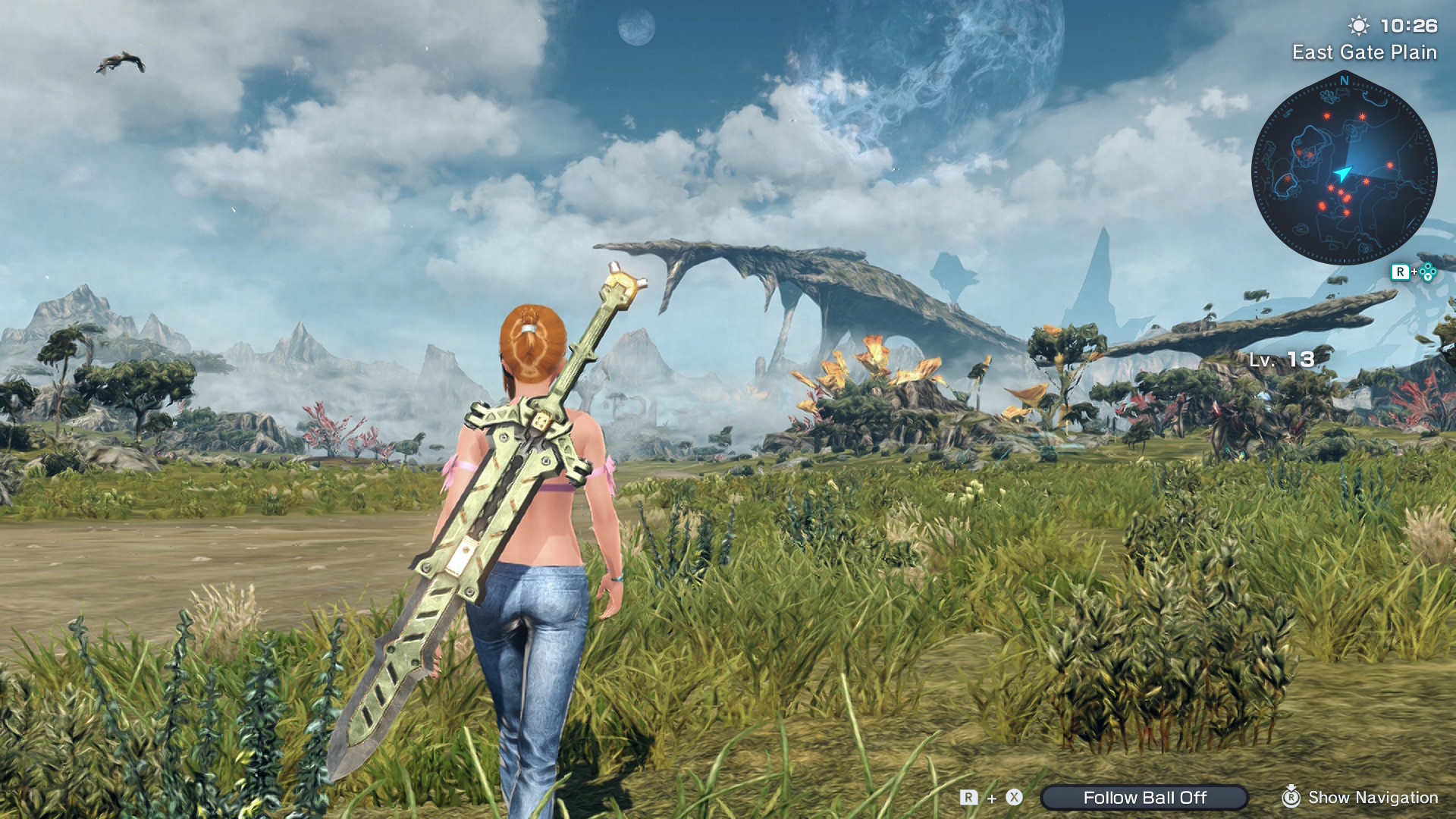
Task: Click the plus sign between R and X prompts
Action: pos(992,799)
